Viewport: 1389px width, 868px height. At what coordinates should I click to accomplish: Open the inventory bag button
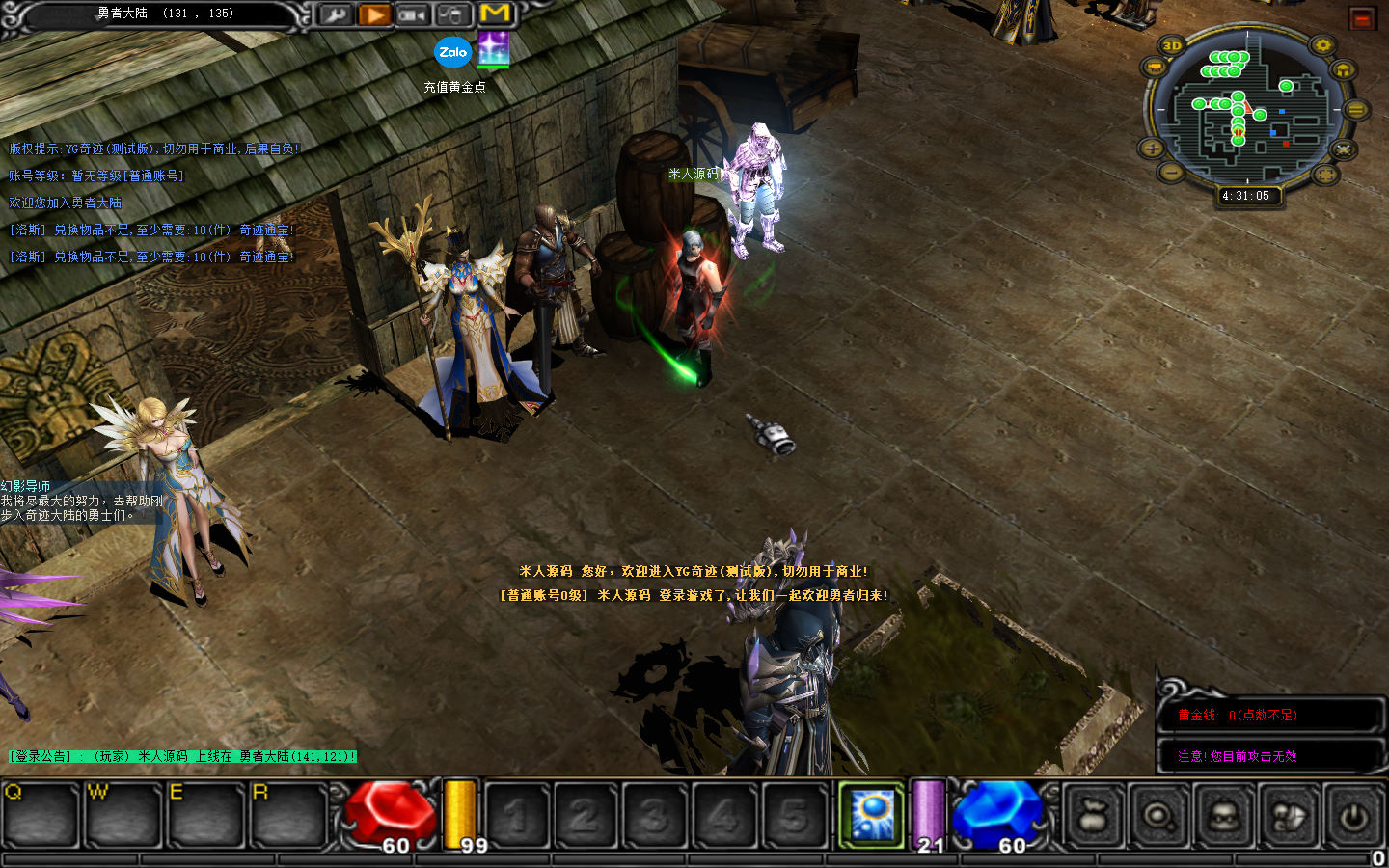tap(1094, 817)
